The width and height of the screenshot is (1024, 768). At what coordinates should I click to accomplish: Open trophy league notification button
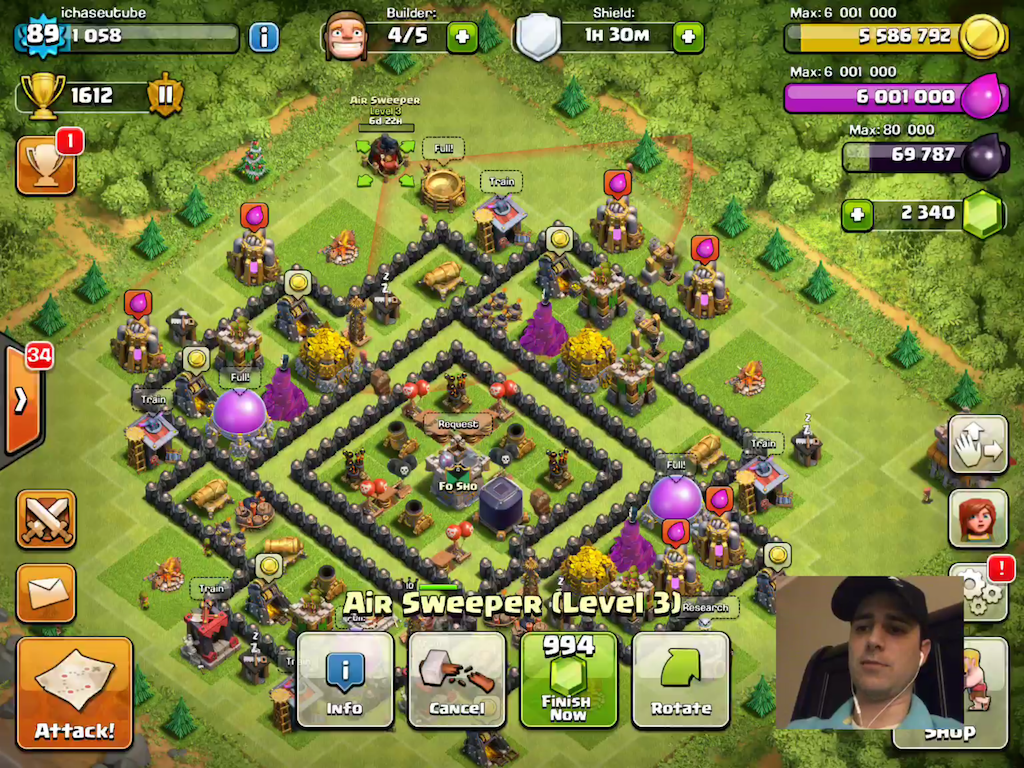coord(46,164)
